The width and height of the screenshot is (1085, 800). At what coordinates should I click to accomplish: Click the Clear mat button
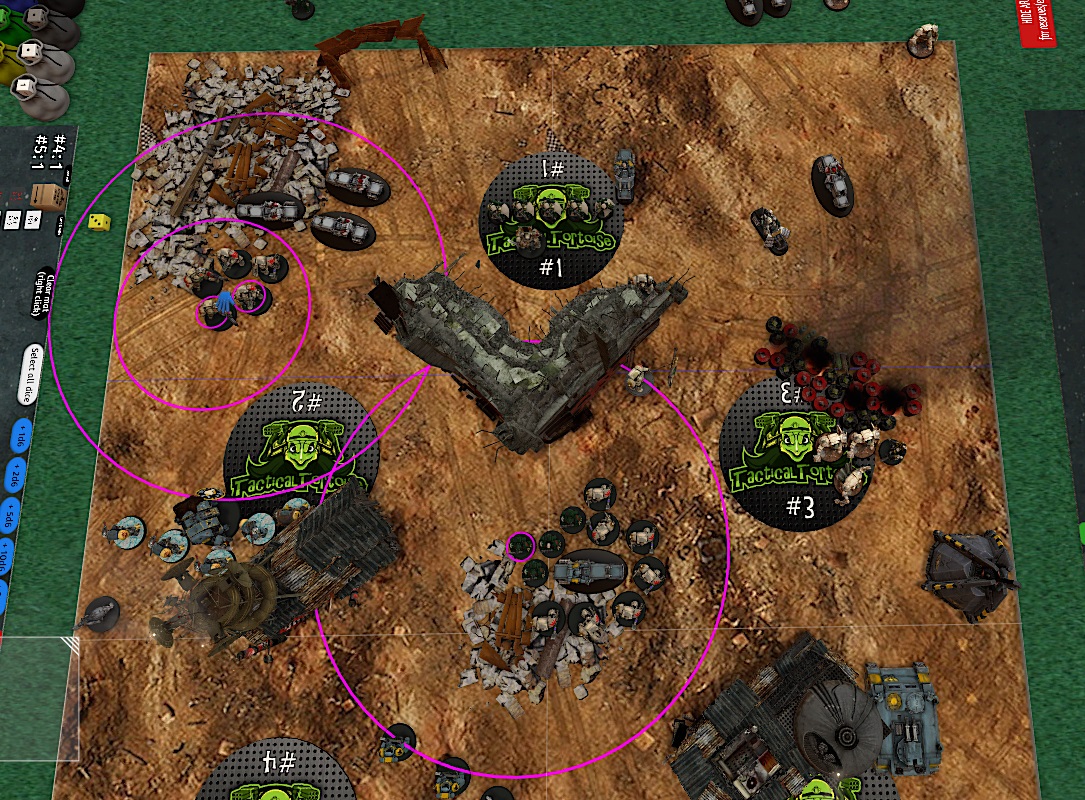43,292
